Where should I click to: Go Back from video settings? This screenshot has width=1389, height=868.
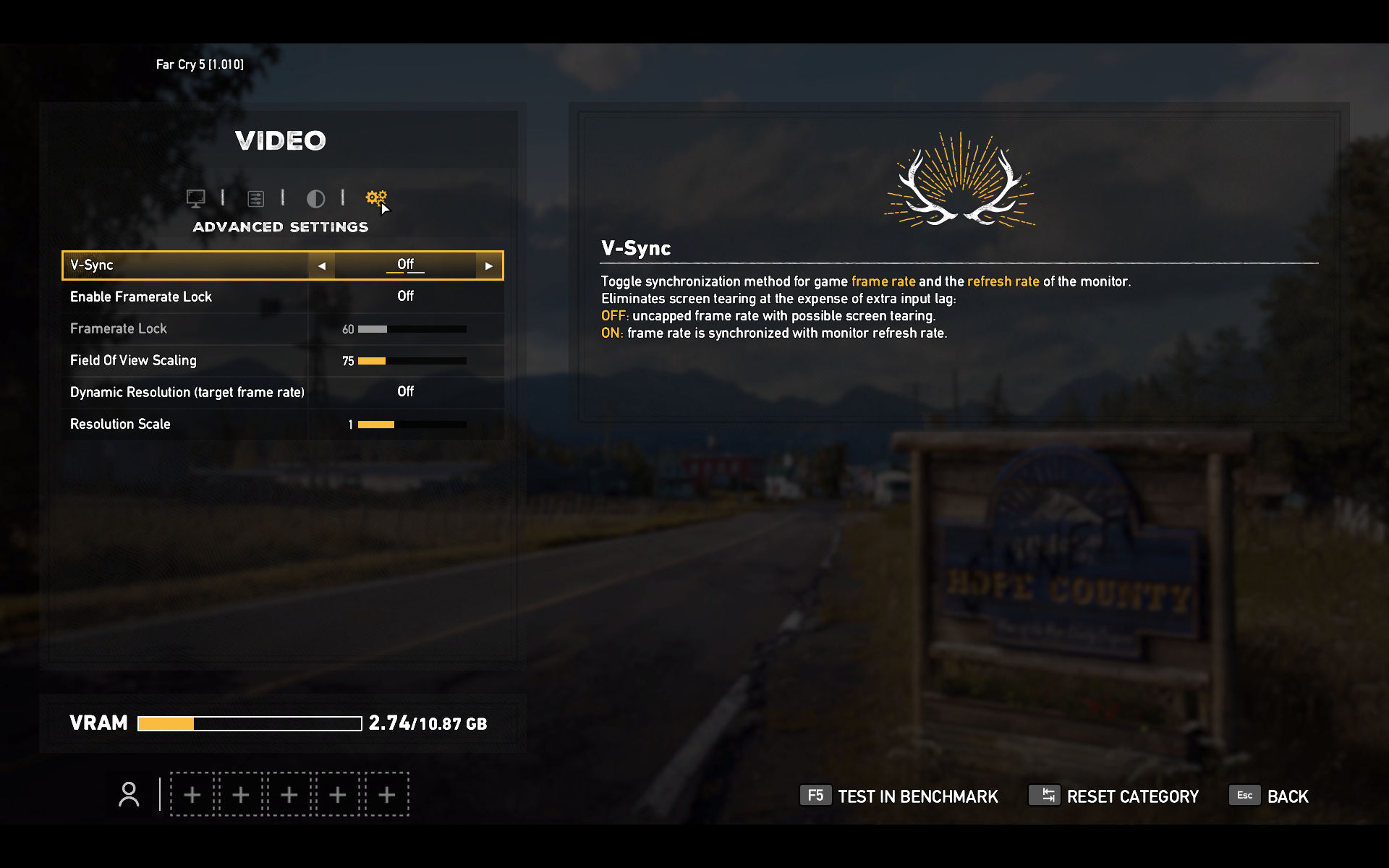coord(1270,796)
